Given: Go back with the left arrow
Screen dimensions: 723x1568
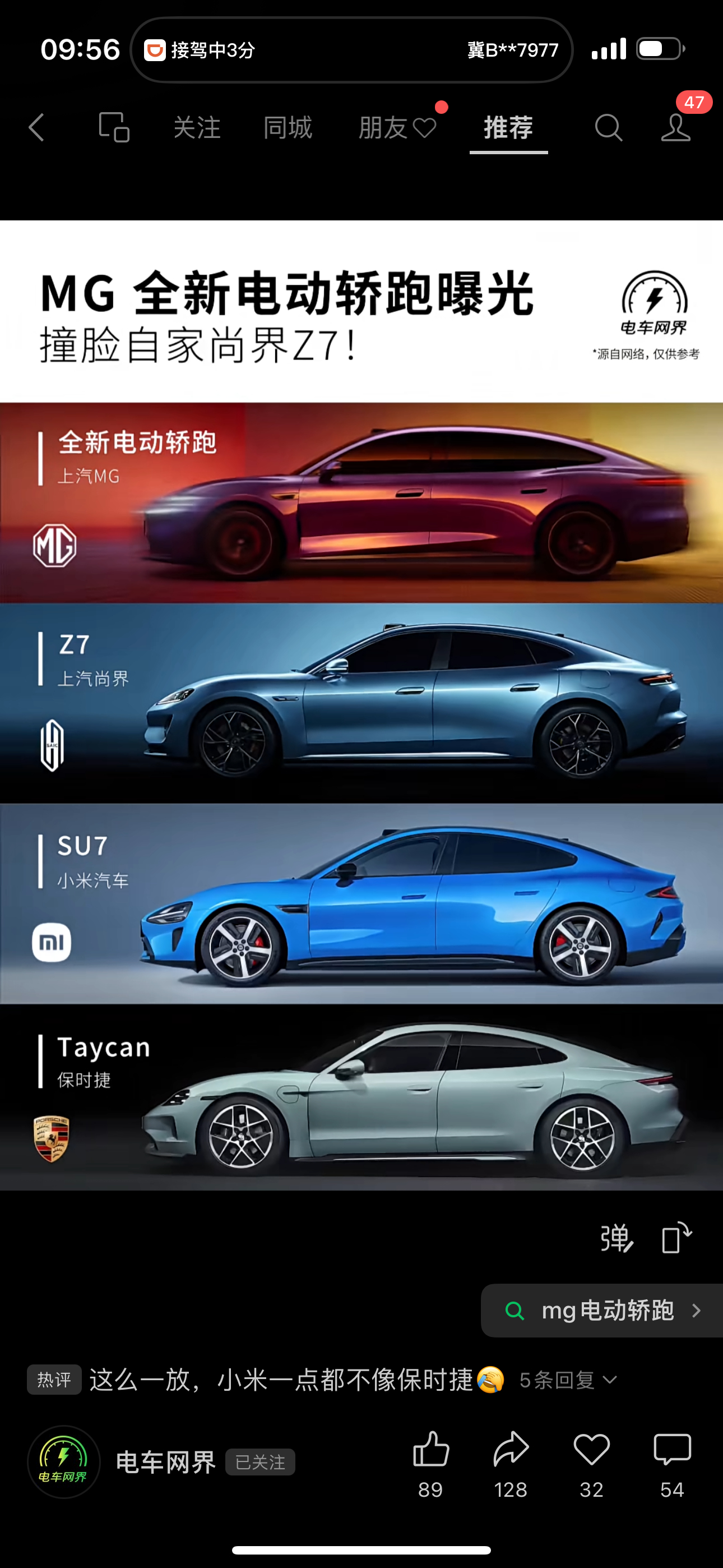Looking at the screenshot, I should click(x=35, y=128).
